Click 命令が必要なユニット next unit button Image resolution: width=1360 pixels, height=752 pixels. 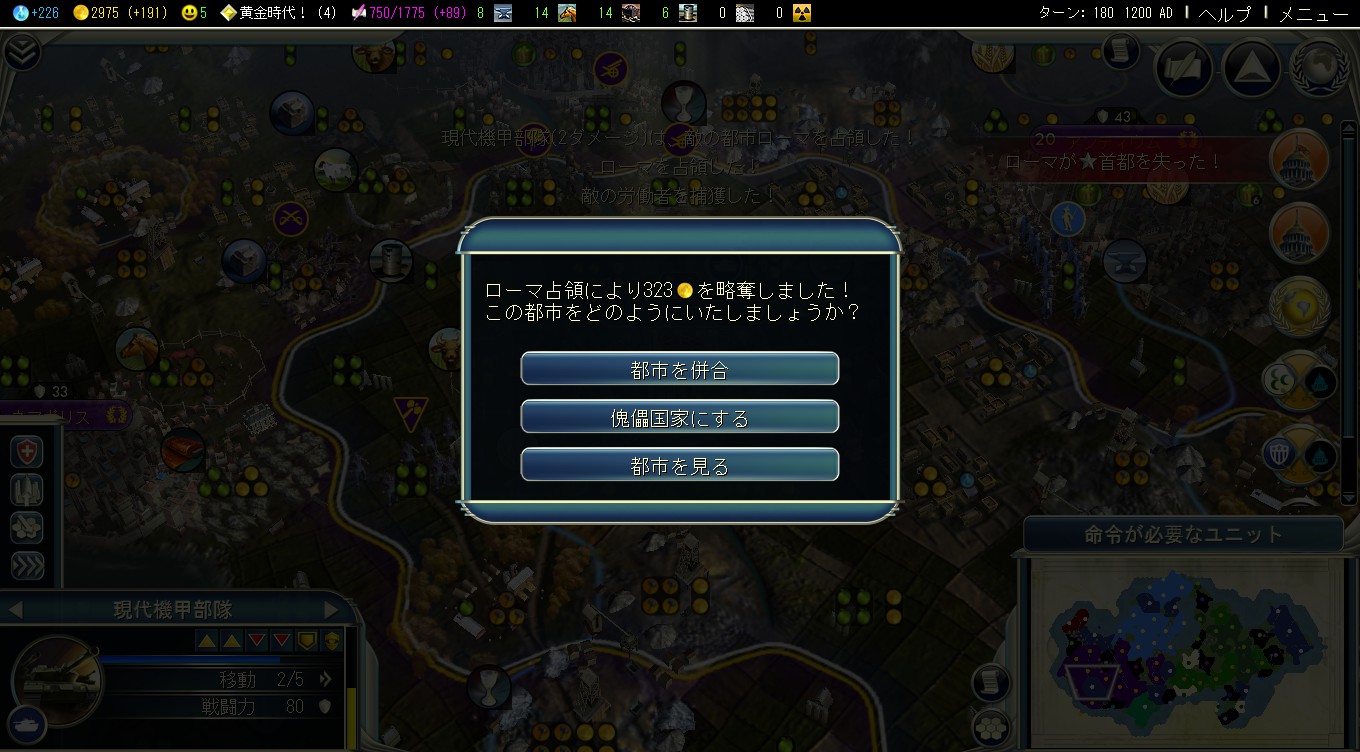click(x=1182, y=534)
